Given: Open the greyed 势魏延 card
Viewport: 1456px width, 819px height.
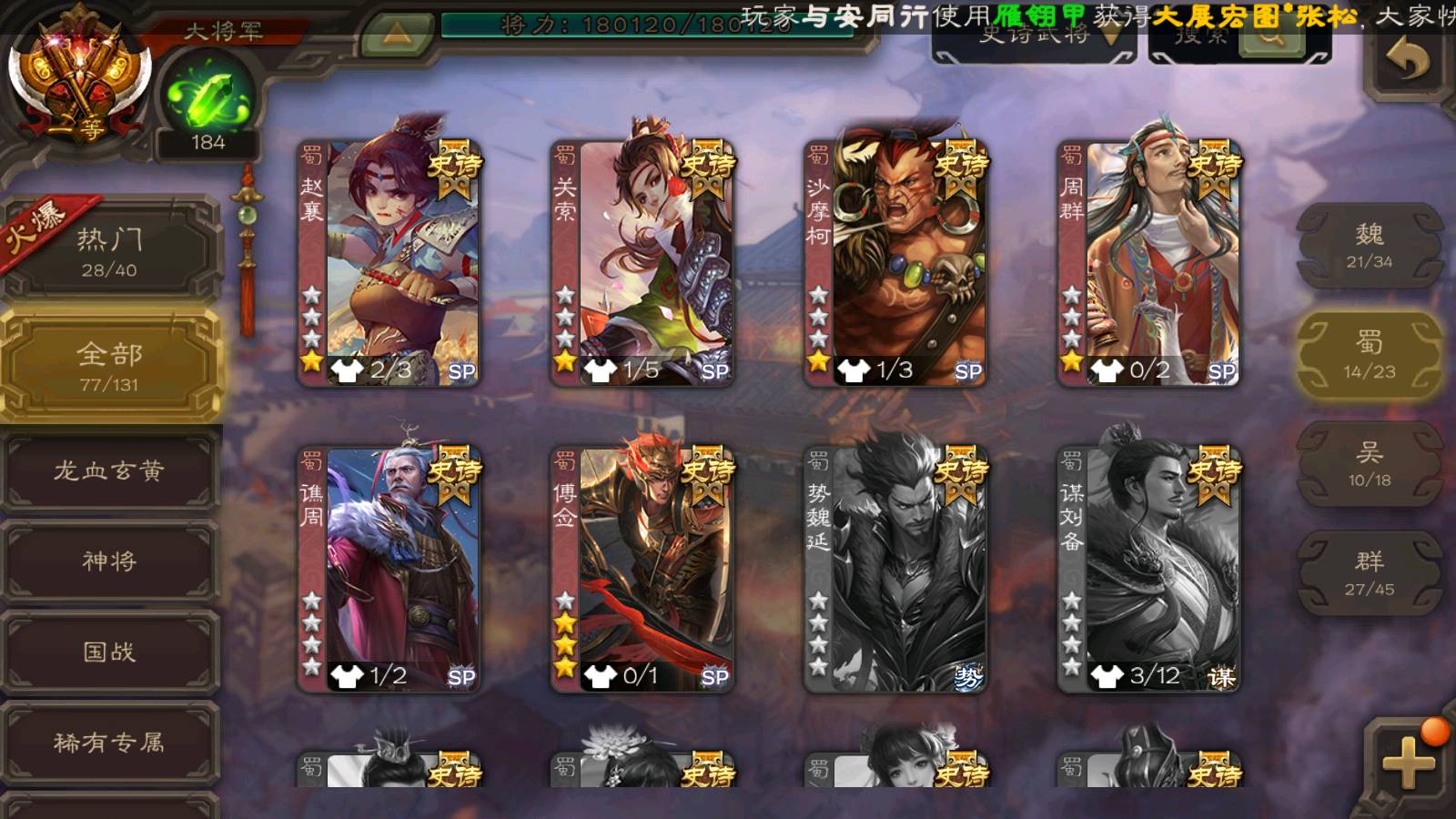Looking at the screenshot, I should point(897,568).
